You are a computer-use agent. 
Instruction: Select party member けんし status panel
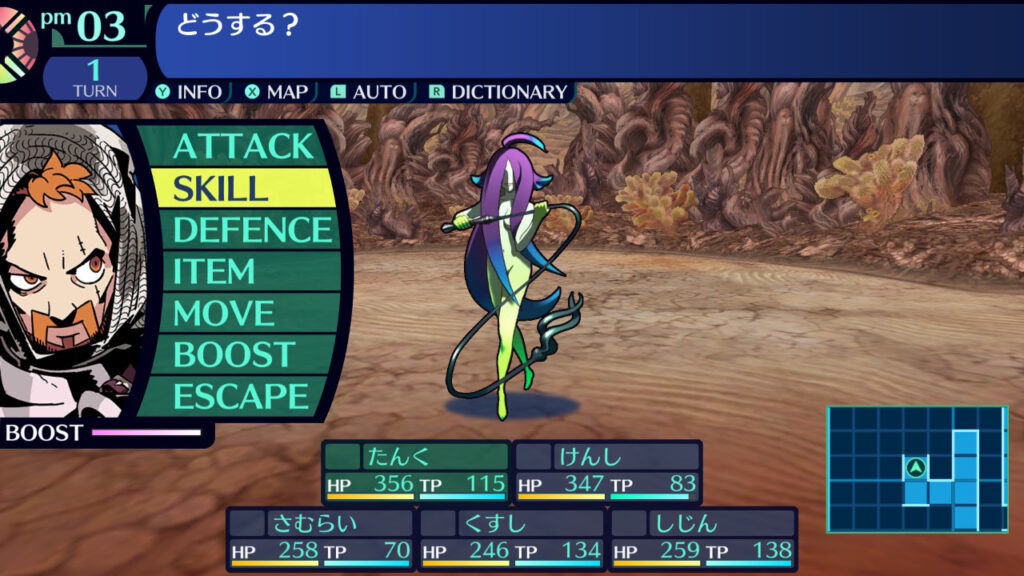click(608, 472)
